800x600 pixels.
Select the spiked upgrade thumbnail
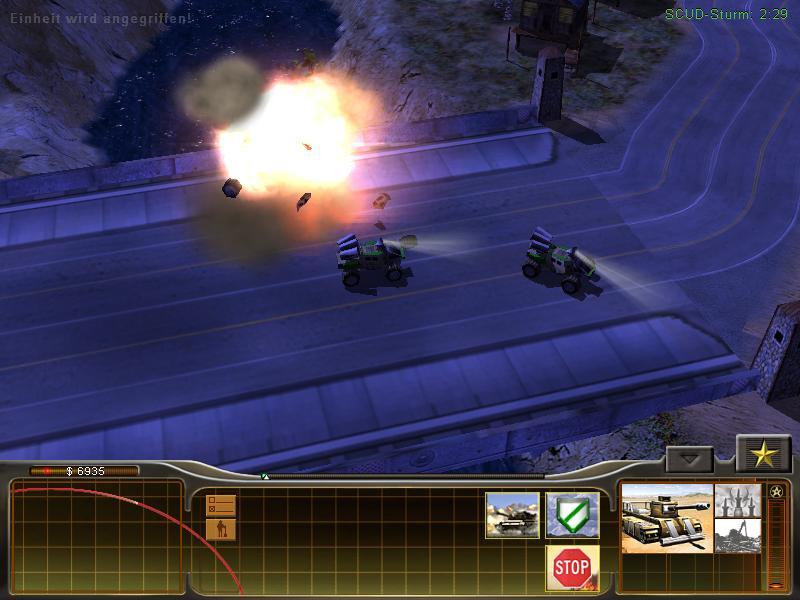738,501
